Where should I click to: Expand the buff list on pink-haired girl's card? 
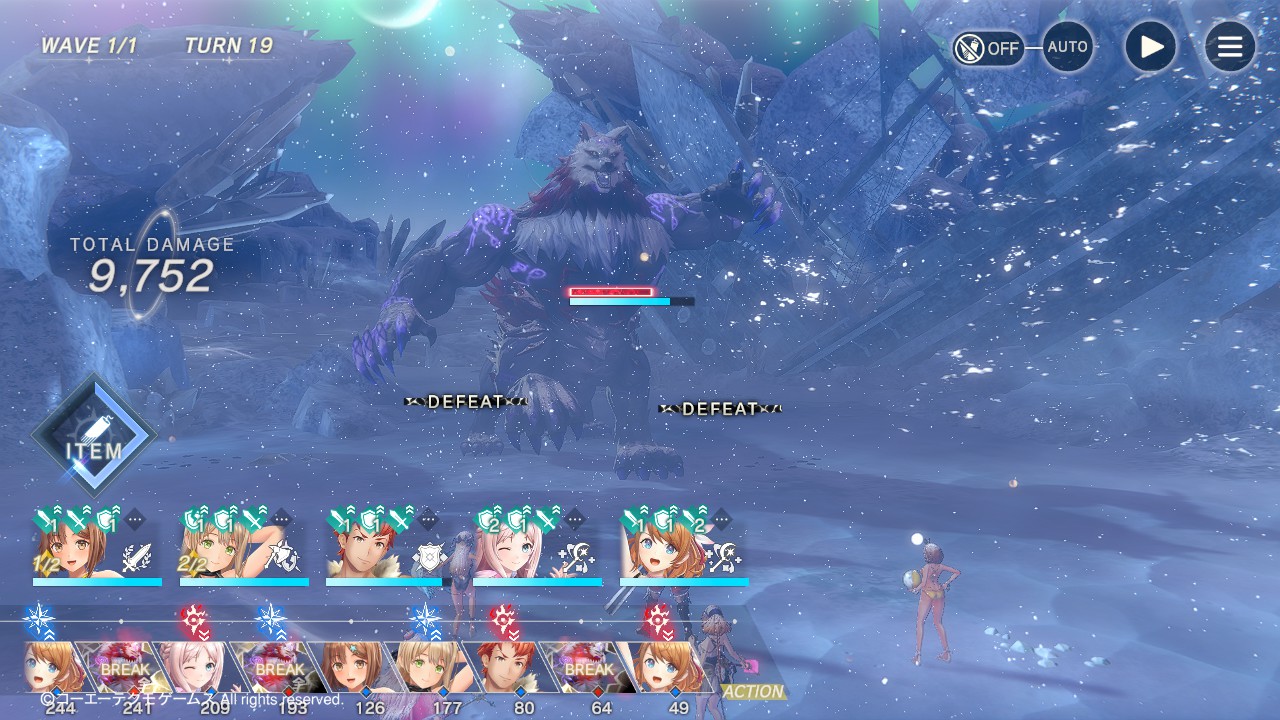click(575, 520)
